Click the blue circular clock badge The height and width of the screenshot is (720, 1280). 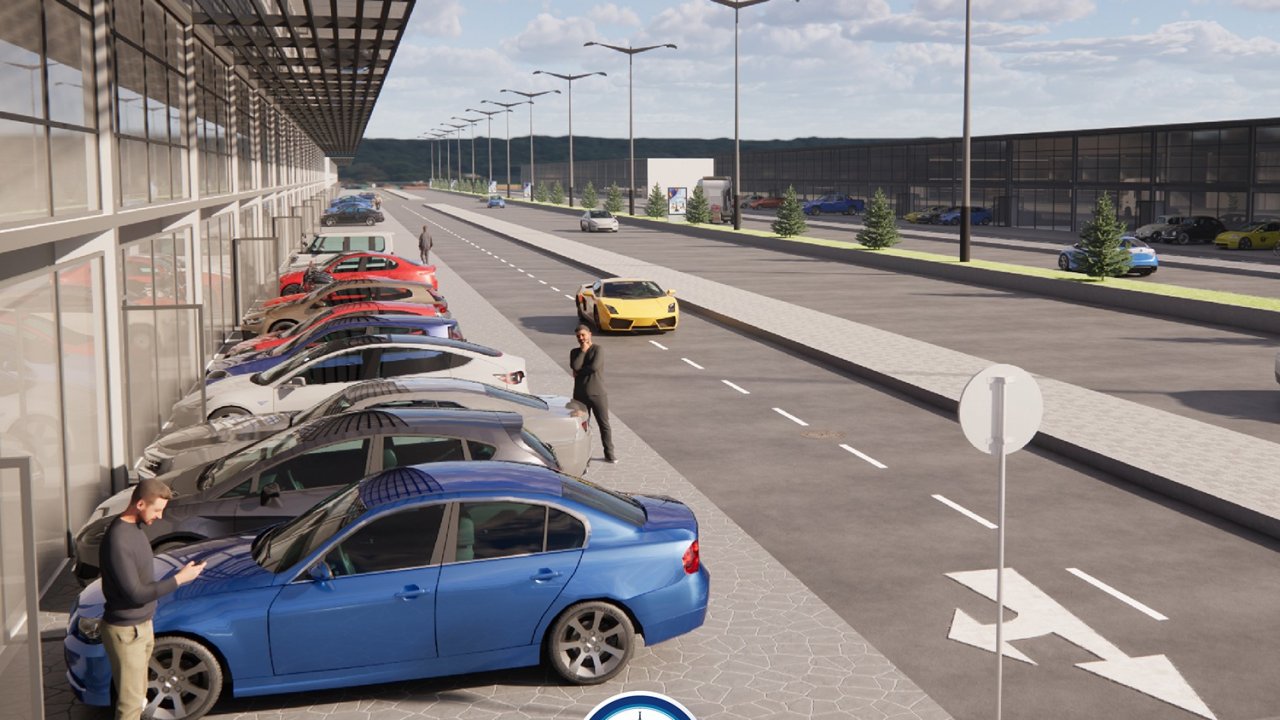pyautogui.click(x=640, y=709)
